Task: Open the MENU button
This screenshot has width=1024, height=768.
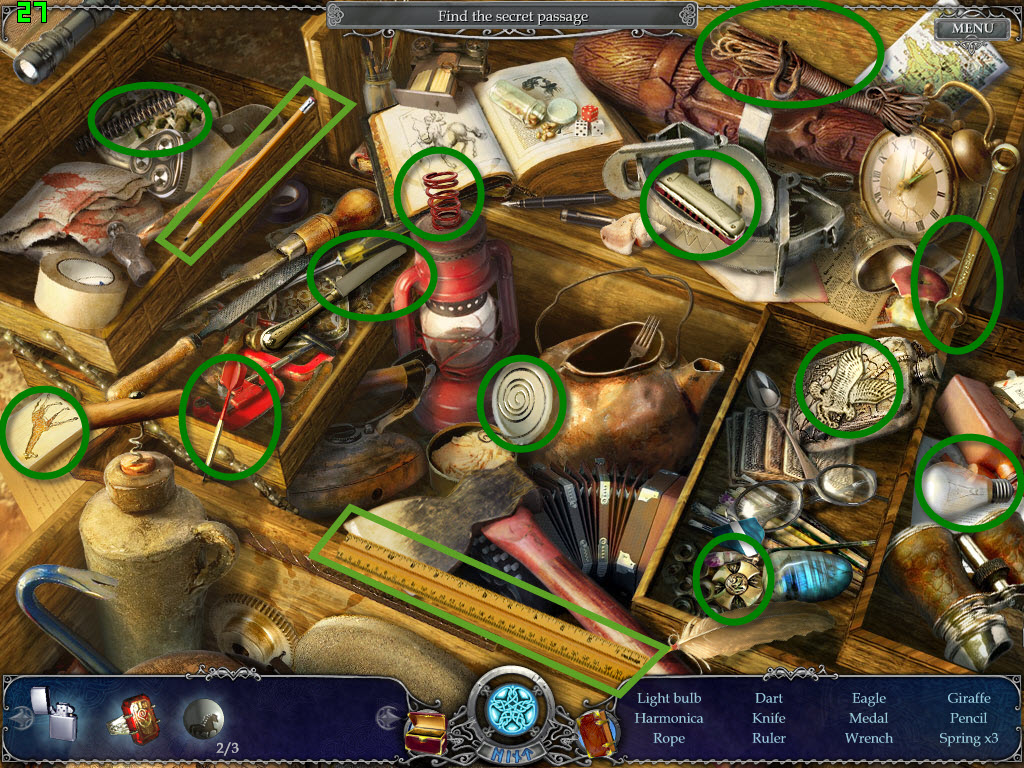Action: [972, 28]
